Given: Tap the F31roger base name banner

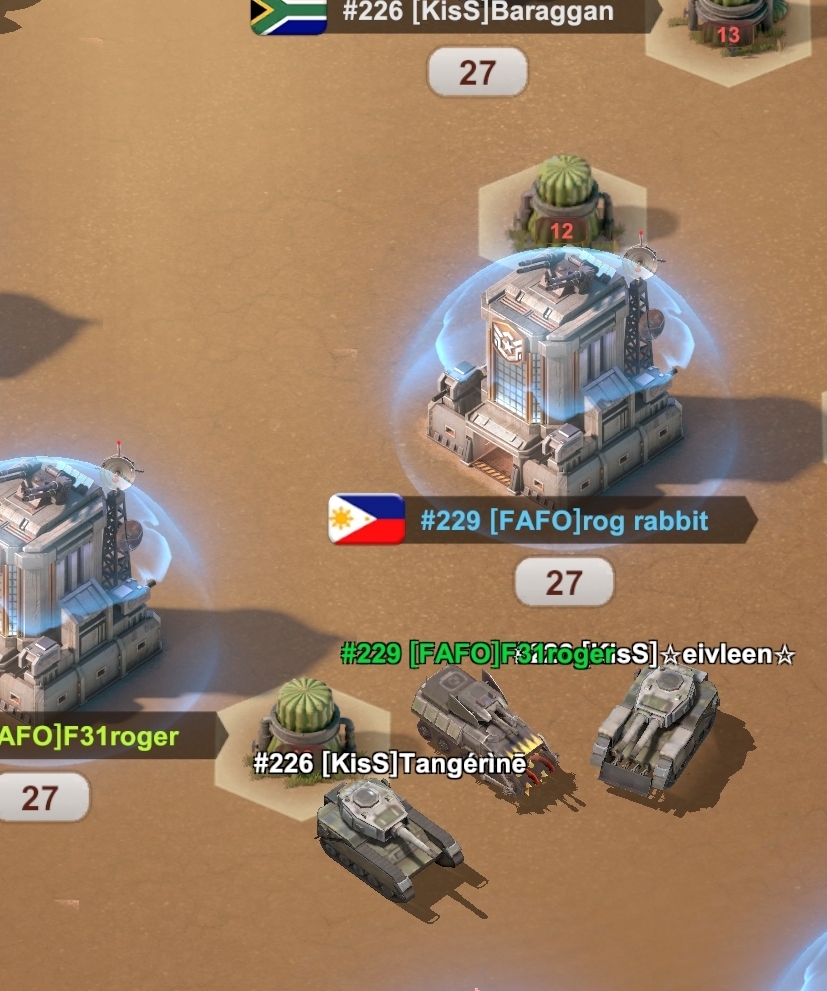Looking at the screenshot, I should [95, 738].
